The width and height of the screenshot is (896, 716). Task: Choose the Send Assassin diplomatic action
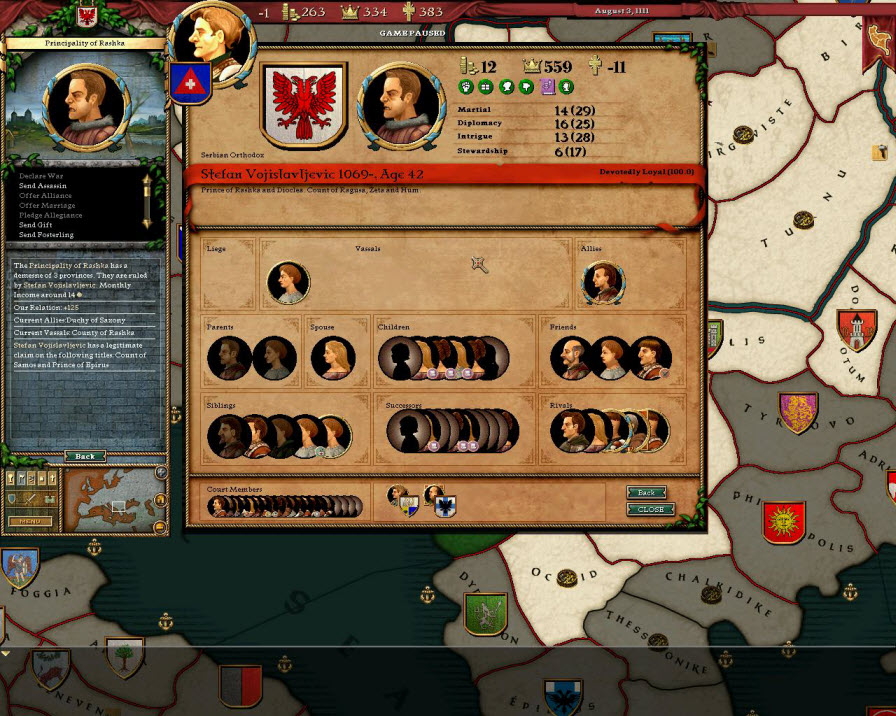(44, 185)
